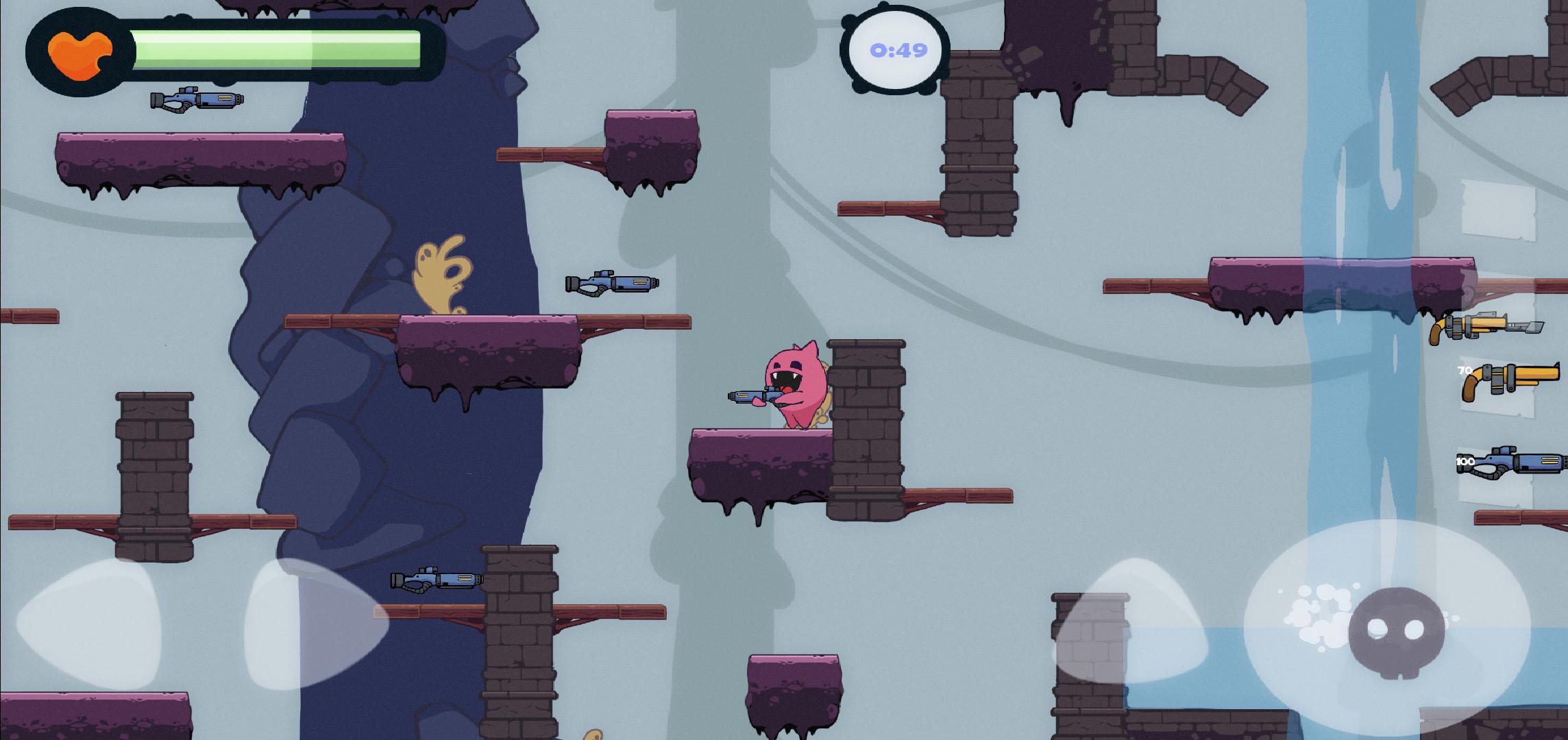Hit the skull fire button
This screenshot has width=1568, height=740.
tap(1395, 629)
